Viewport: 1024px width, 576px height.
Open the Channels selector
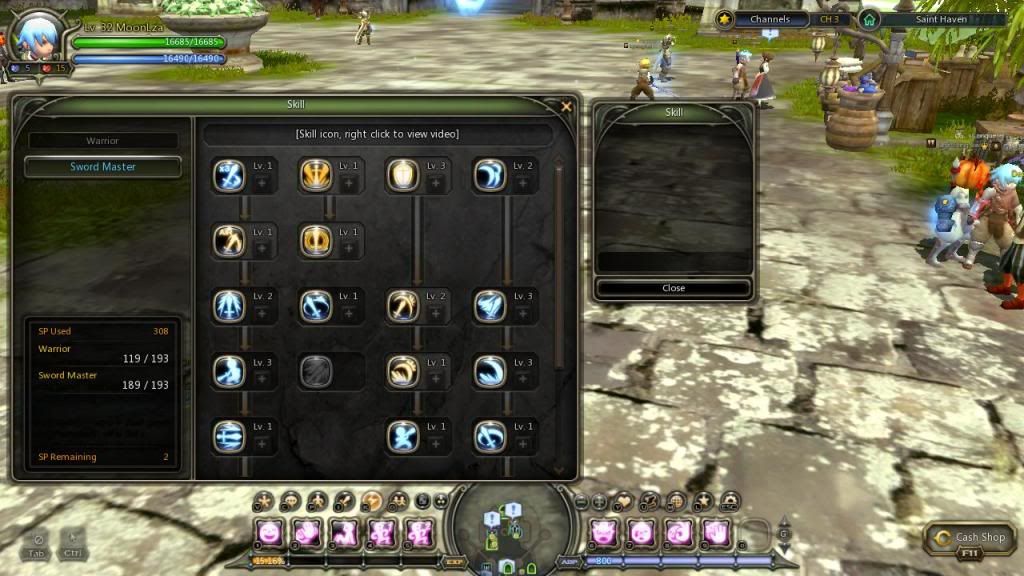point(770,19)
